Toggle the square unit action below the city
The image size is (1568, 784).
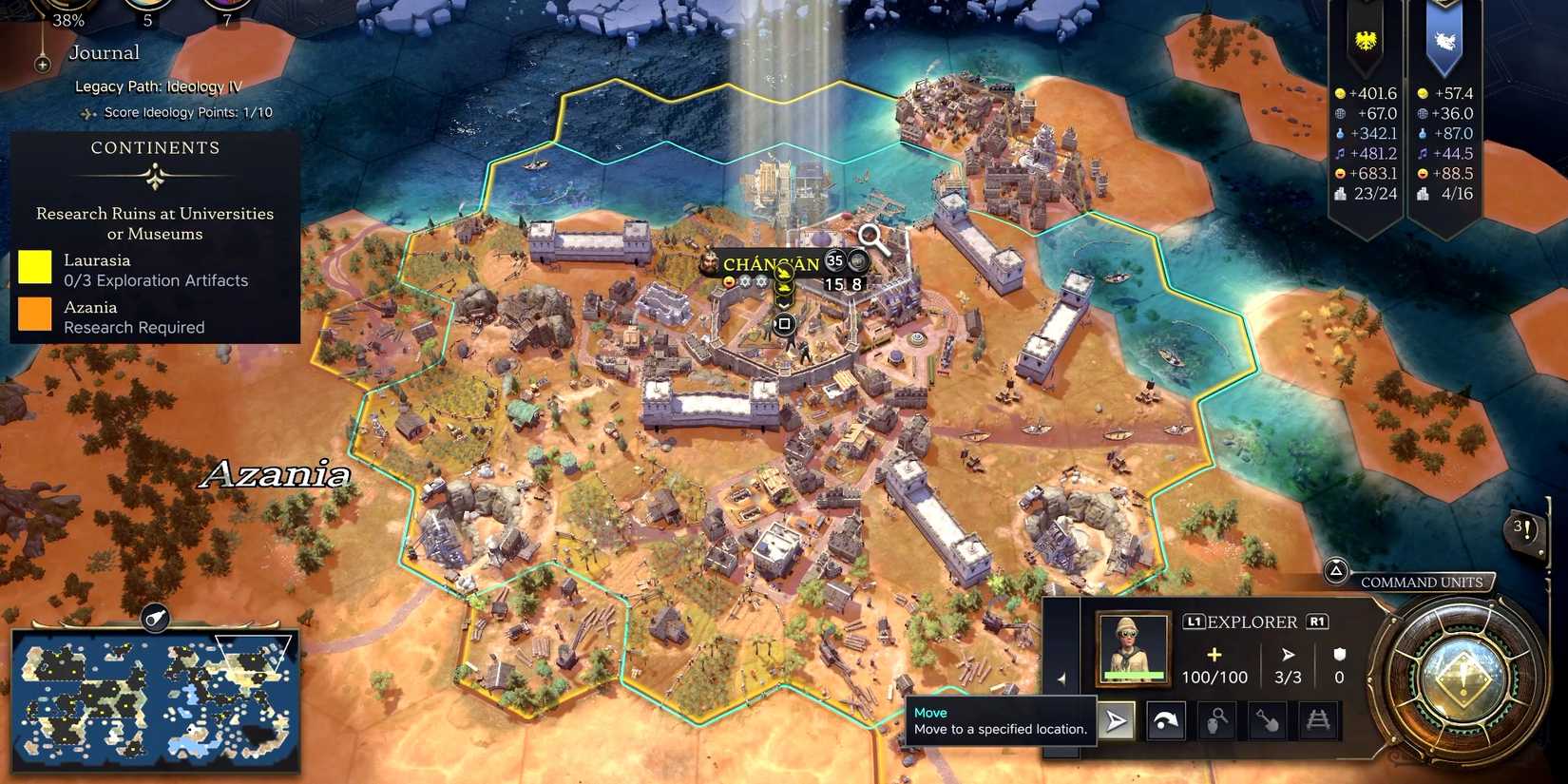click(x=783, y=323)
